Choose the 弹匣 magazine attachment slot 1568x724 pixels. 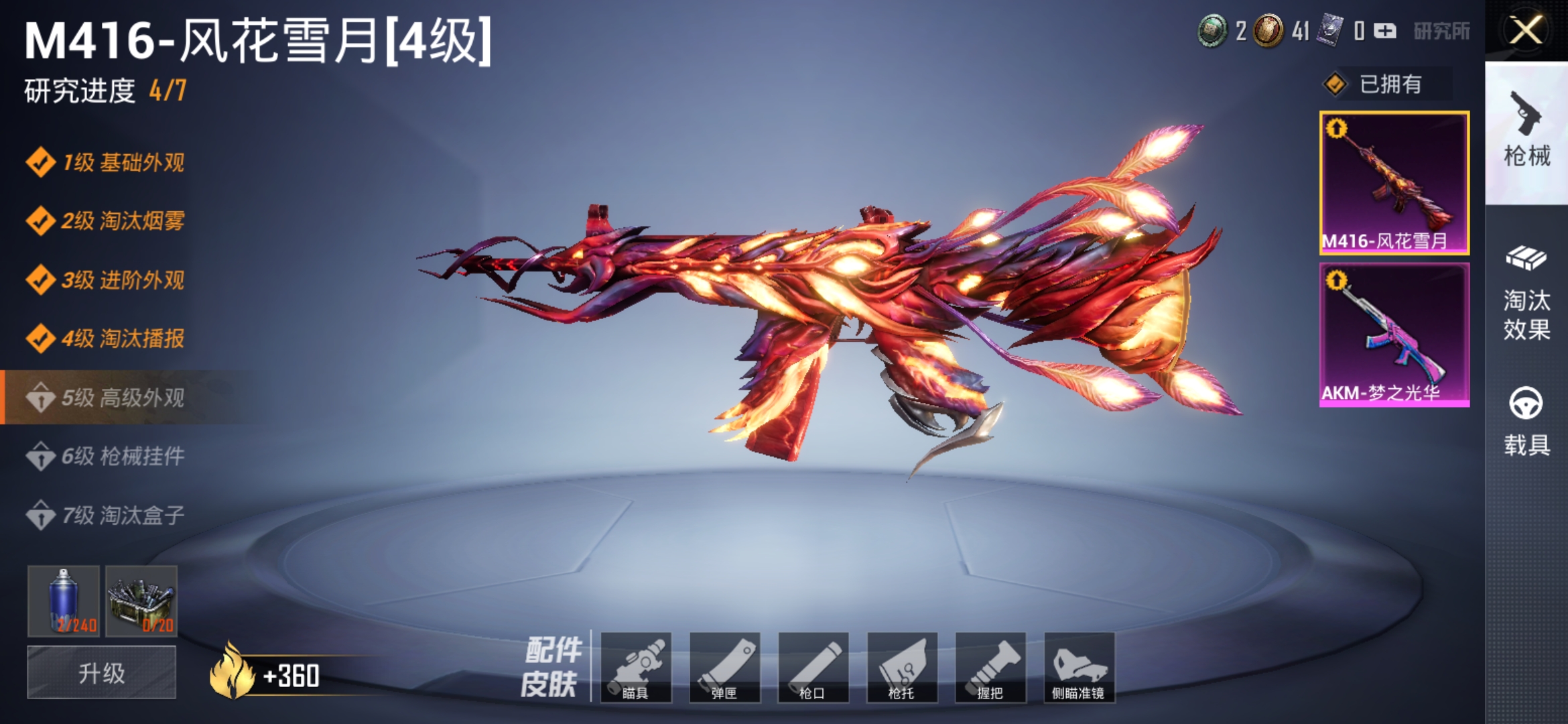724,667
